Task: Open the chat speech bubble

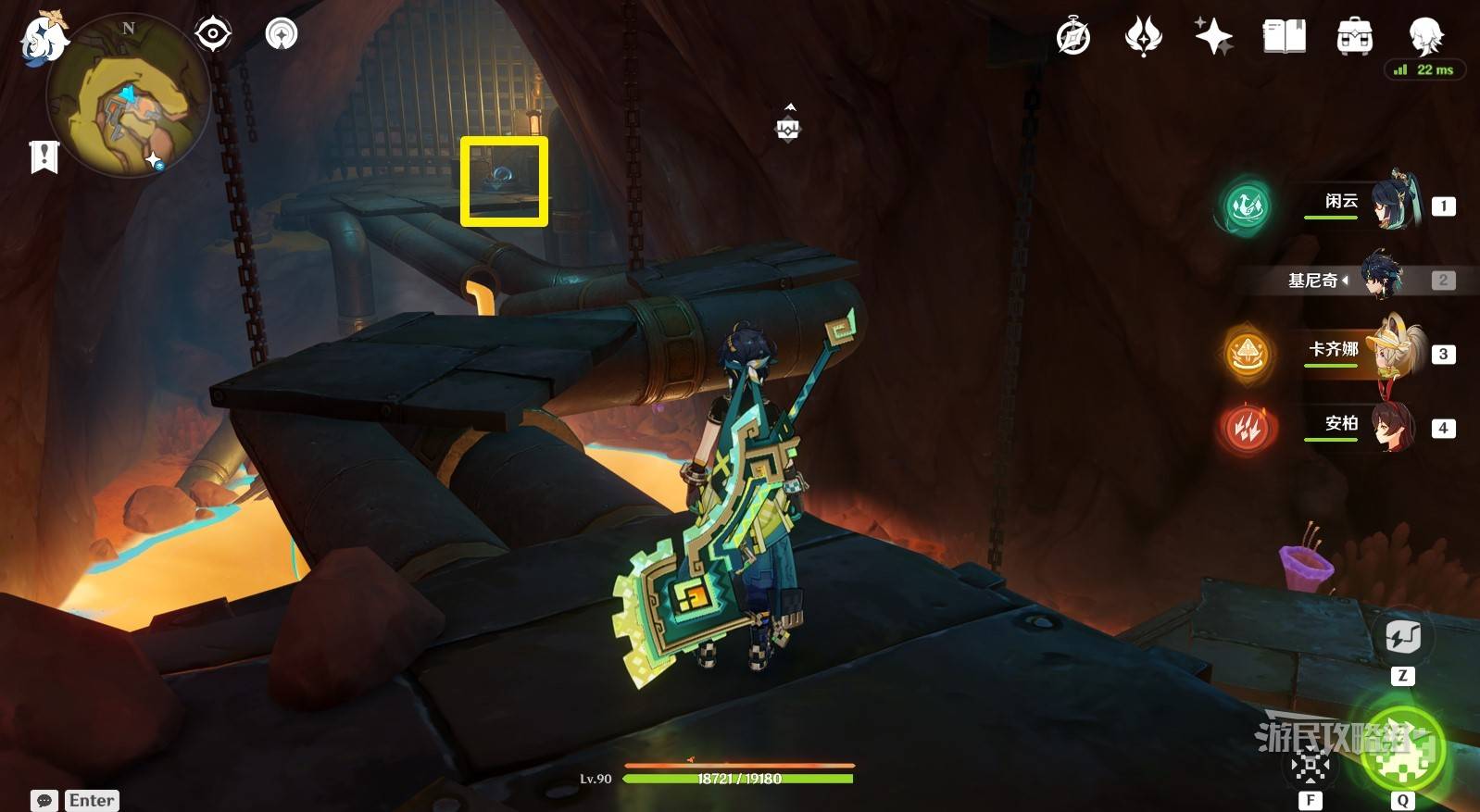Action: click(x=44, y=800)
